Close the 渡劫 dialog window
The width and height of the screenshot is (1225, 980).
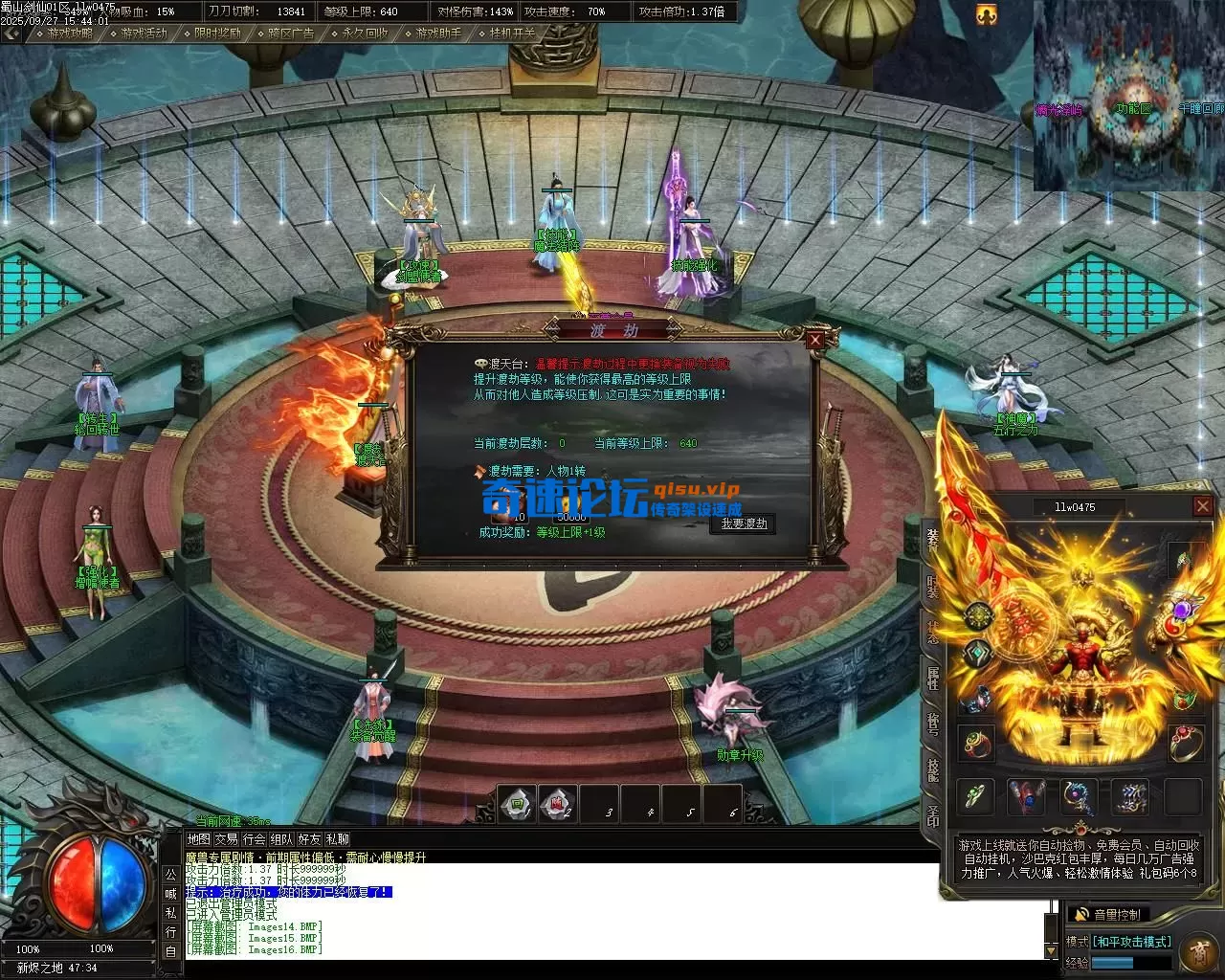coord(814,340)
